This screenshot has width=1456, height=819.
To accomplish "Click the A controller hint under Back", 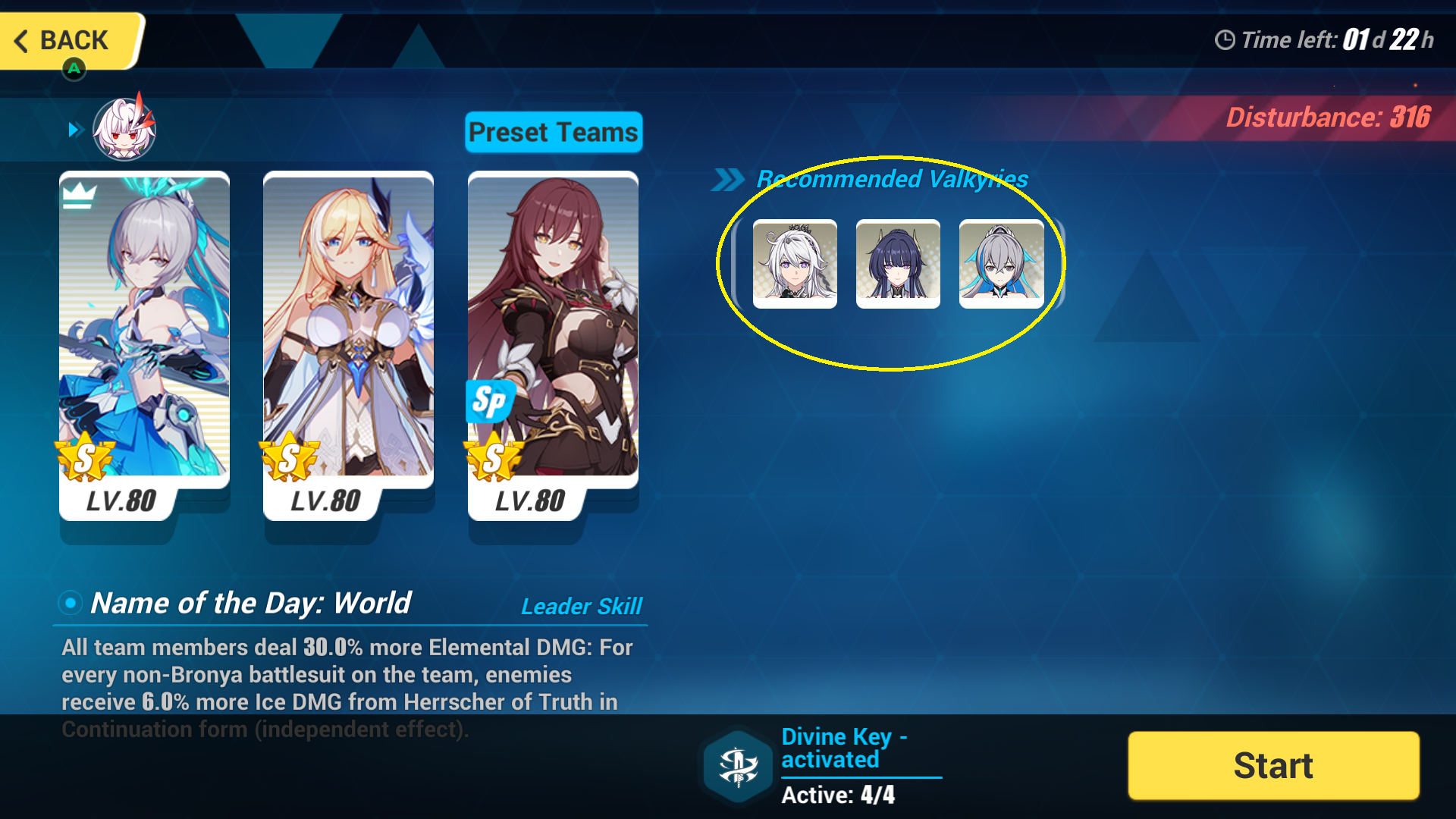I will click(x=73, y=69).
